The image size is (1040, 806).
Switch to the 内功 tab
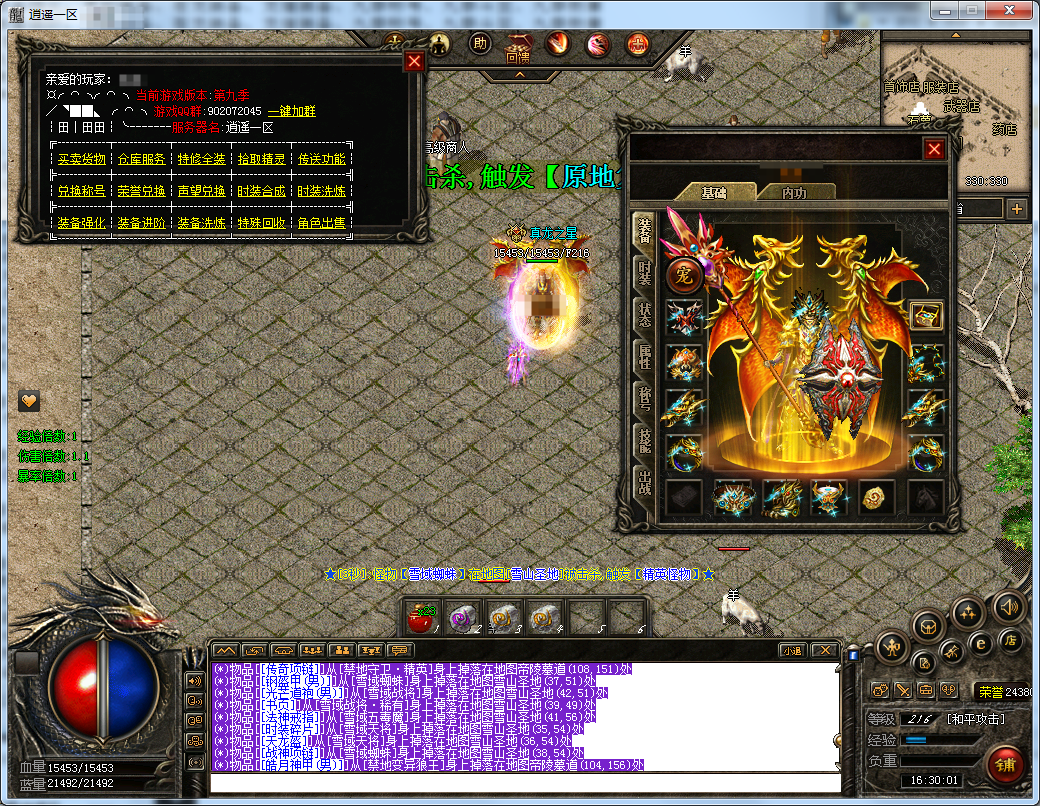(794, 192)
